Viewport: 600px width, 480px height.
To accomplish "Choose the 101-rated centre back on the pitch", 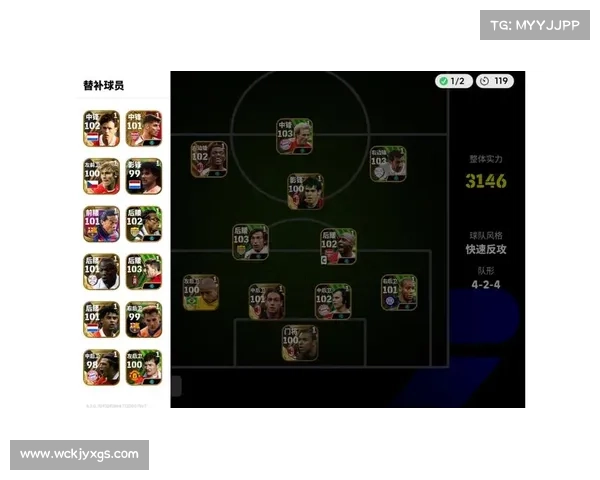I will pyautogui.click(x=266, y=301).
